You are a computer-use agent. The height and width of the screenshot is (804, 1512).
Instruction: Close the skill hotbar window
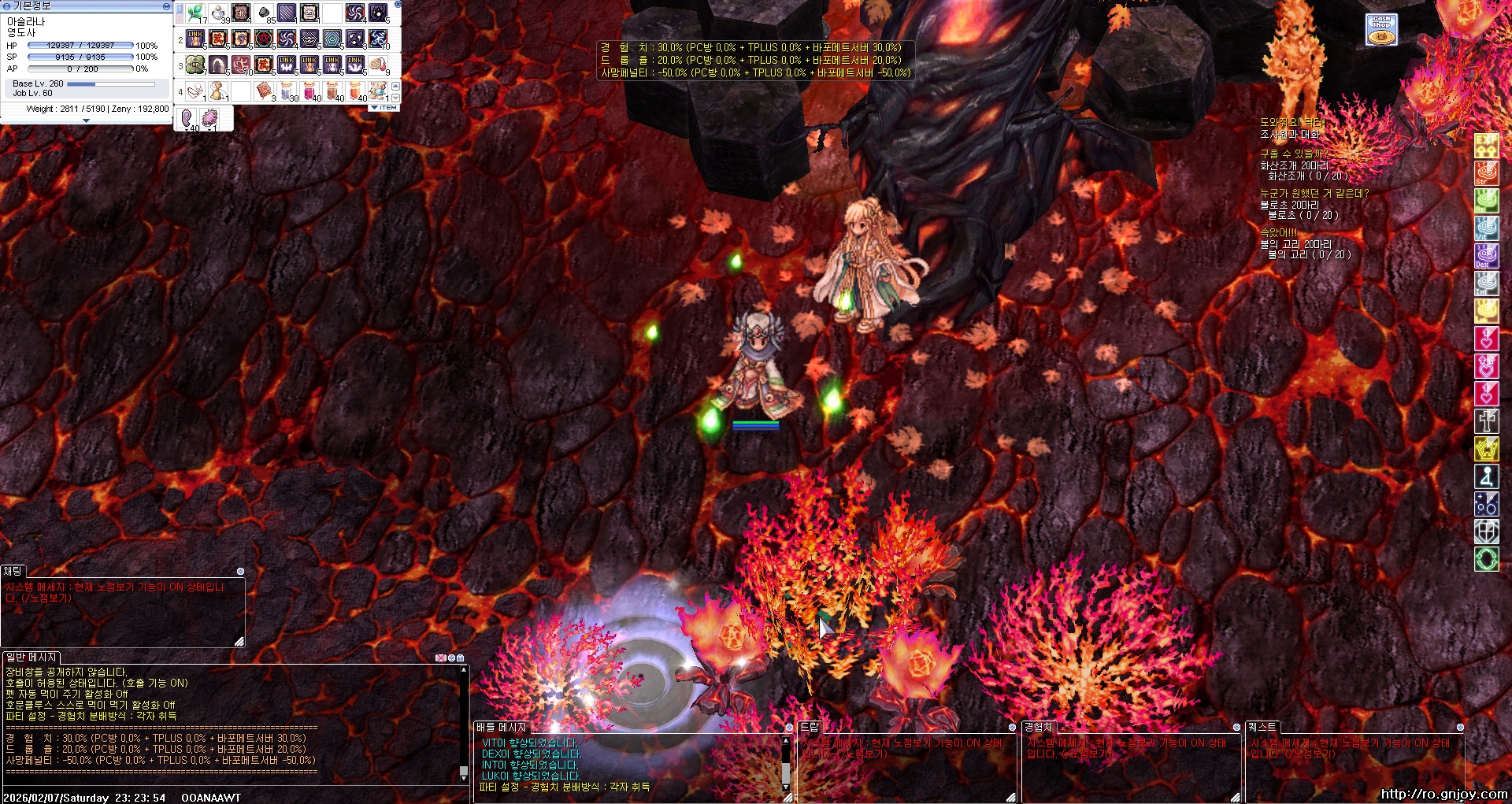tap(398, 4)
